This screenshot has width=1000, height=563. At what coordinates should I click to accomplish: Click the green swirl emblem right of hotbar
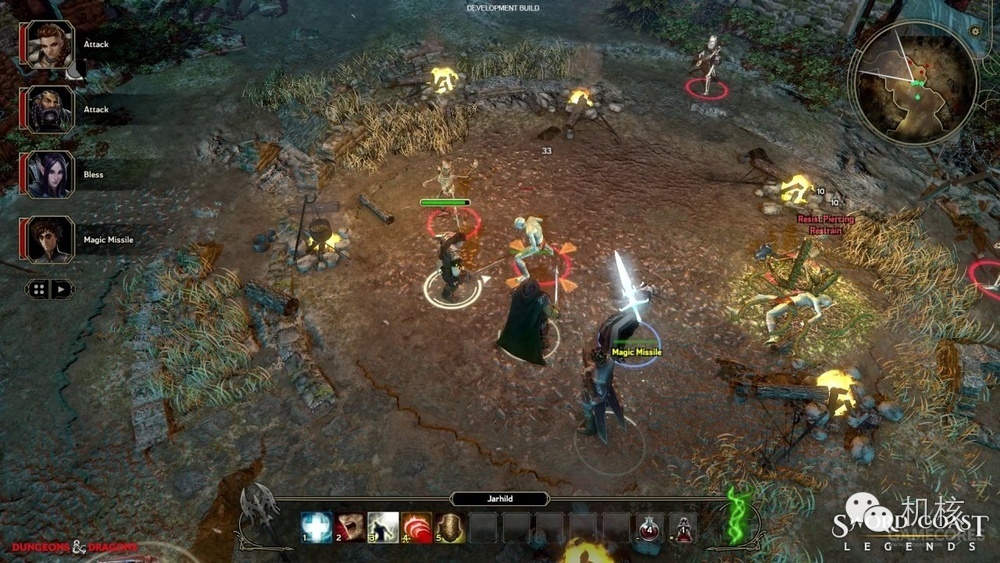pyautogui.click(x=738, y=515)
